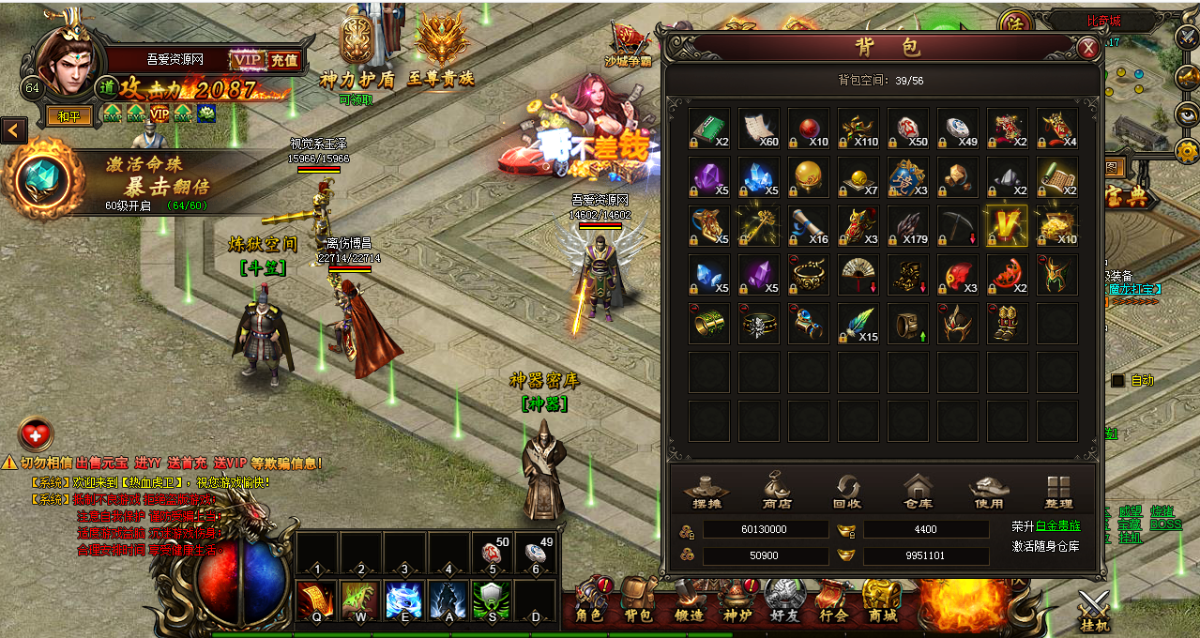Open the 沙城争霸 event icon
Screen dimensions: 1200x638
627,46
